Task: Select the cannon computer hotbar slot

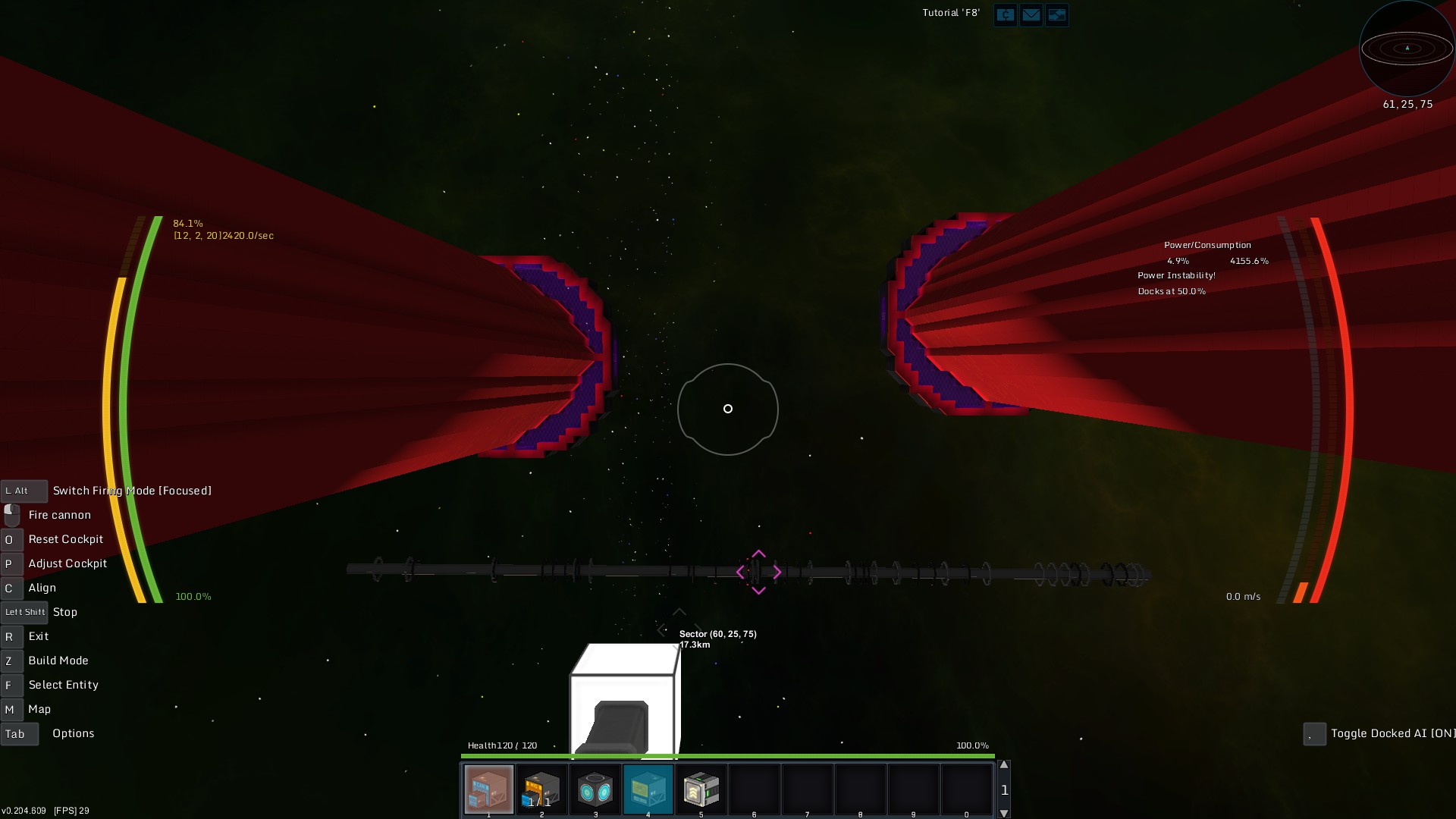Action: 488,789
